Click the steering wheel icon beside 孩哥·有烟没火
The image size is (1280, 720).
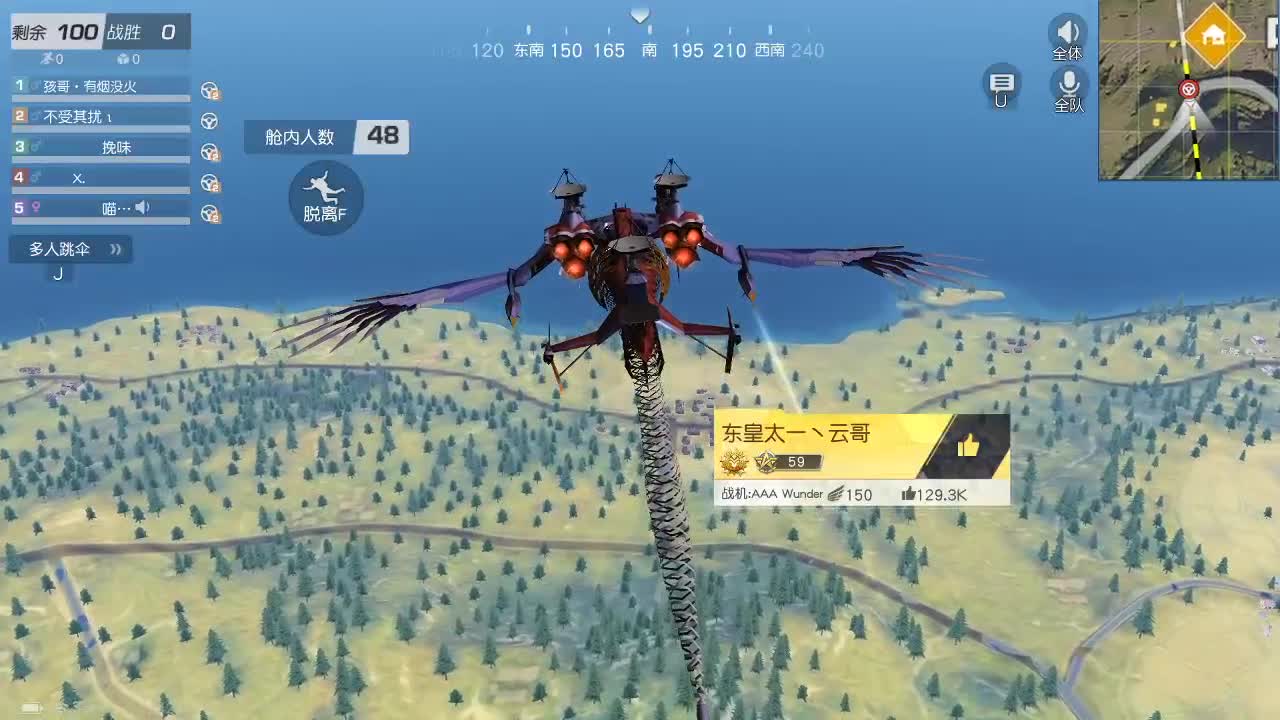click(210, 91)
